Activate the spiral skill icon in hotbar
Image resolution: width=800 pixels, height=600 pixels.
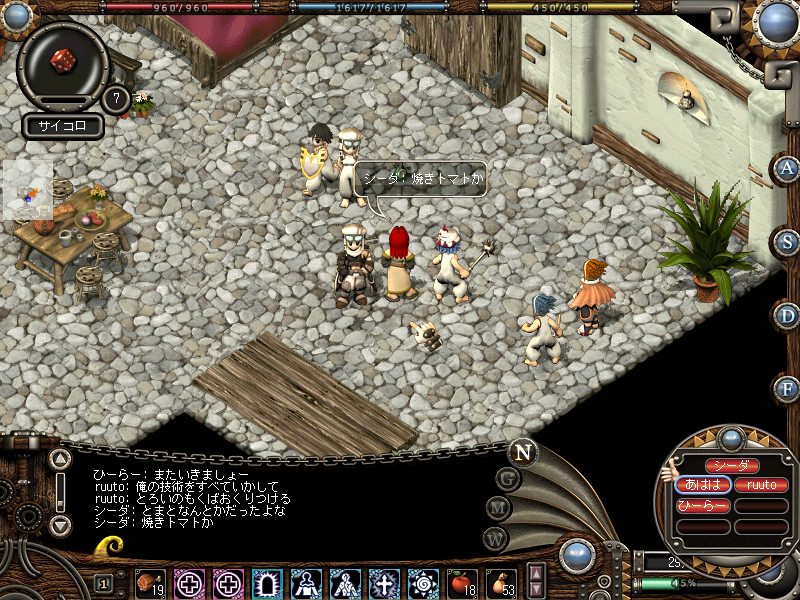[x=422, y=582]
